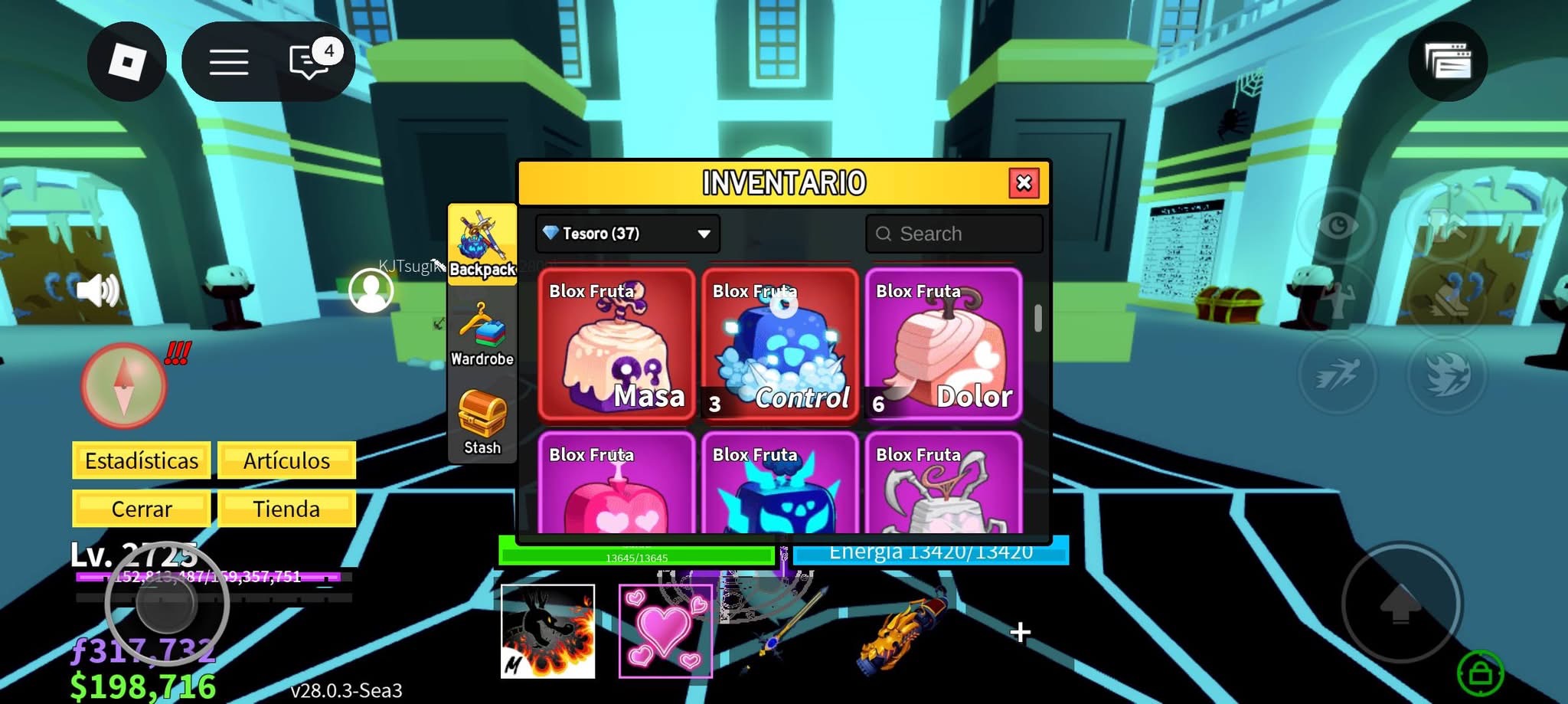Tap the jump arrow button
The height and width of the screenshot is (704, 1568).
click(1400, 604)
